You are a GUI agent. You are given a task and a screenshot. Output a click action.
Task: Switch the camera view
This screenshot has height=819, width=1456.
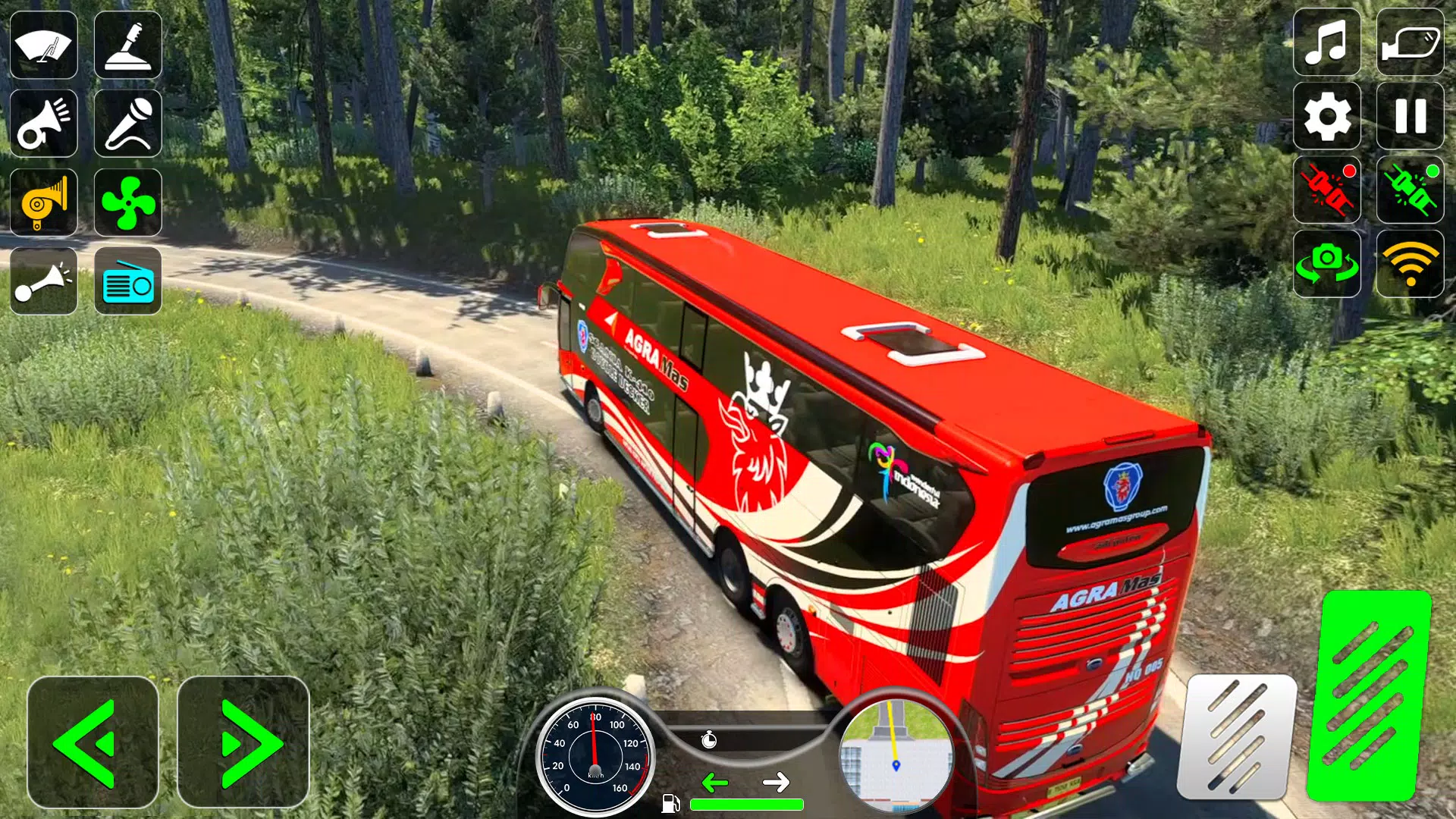(x=1326, y=264)
